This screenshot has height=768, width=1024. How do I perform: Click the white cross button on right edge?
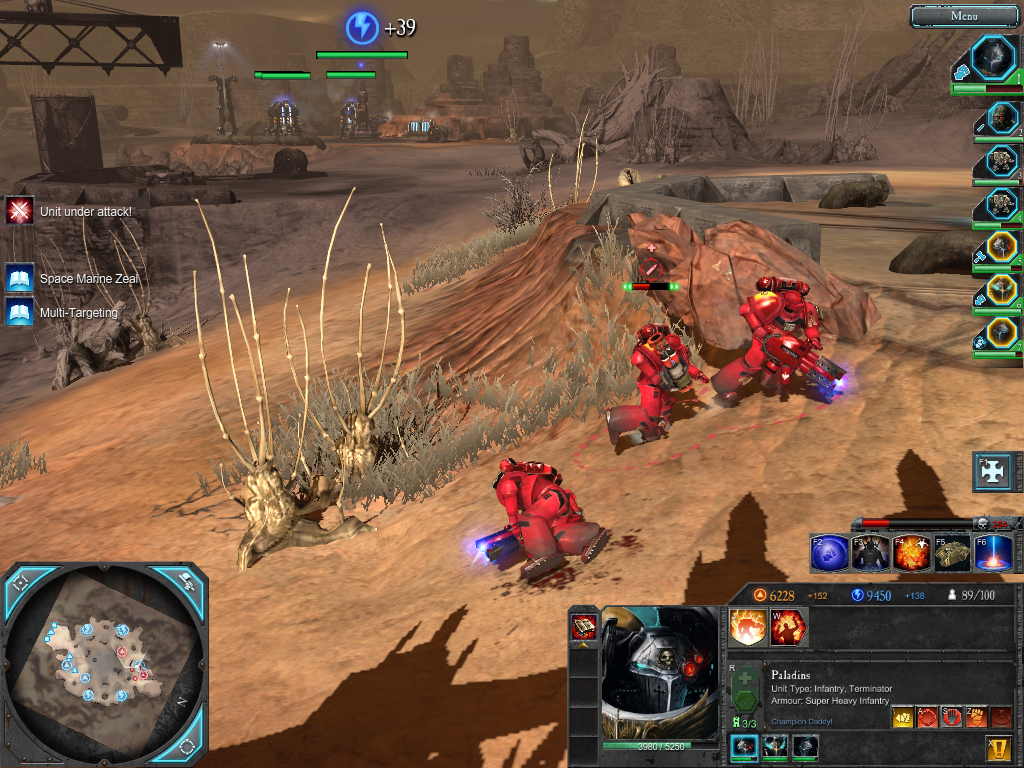[x=997, y=472]
